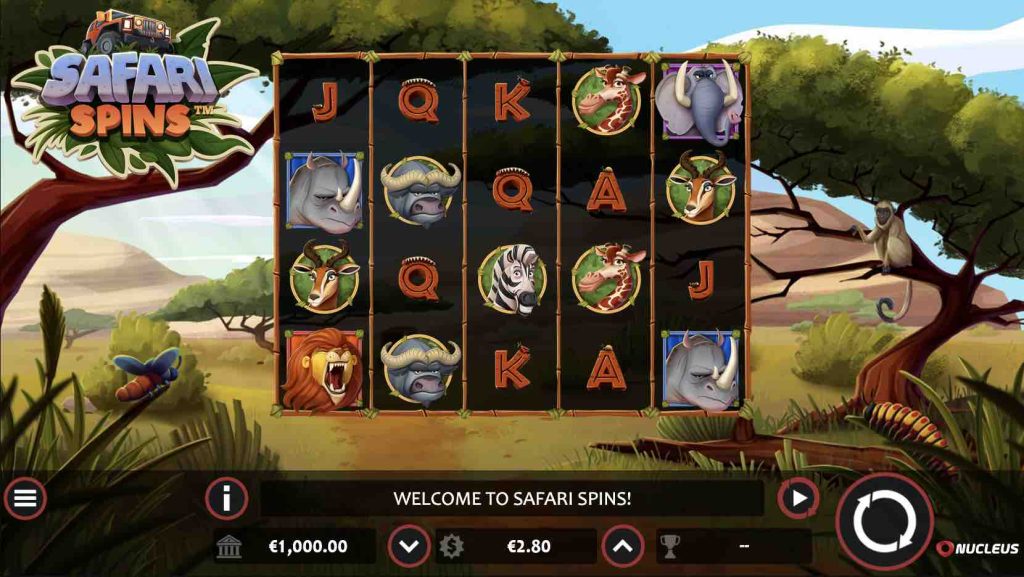Spin the reels with the big circular button
Viewport: 1024px width, 577px height.
click(884, 521)
